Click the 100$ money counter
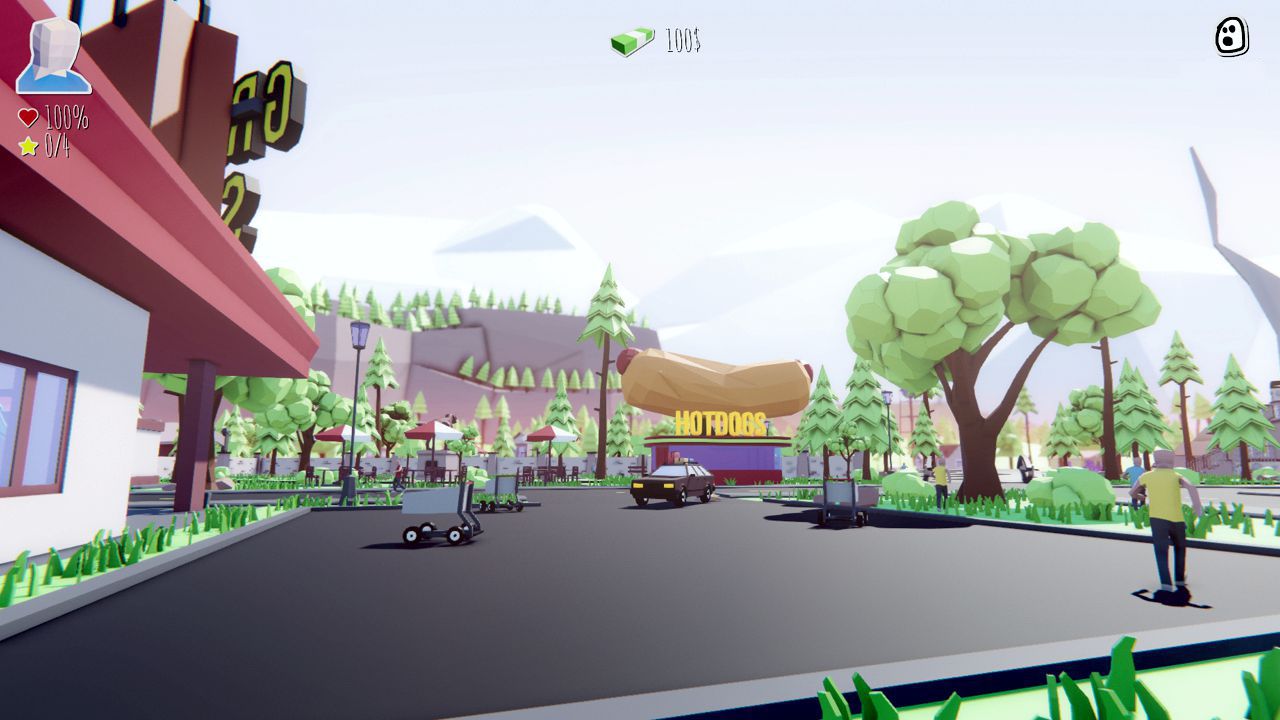The width and height of the screenshot is (1280, 720). (682, 40)
